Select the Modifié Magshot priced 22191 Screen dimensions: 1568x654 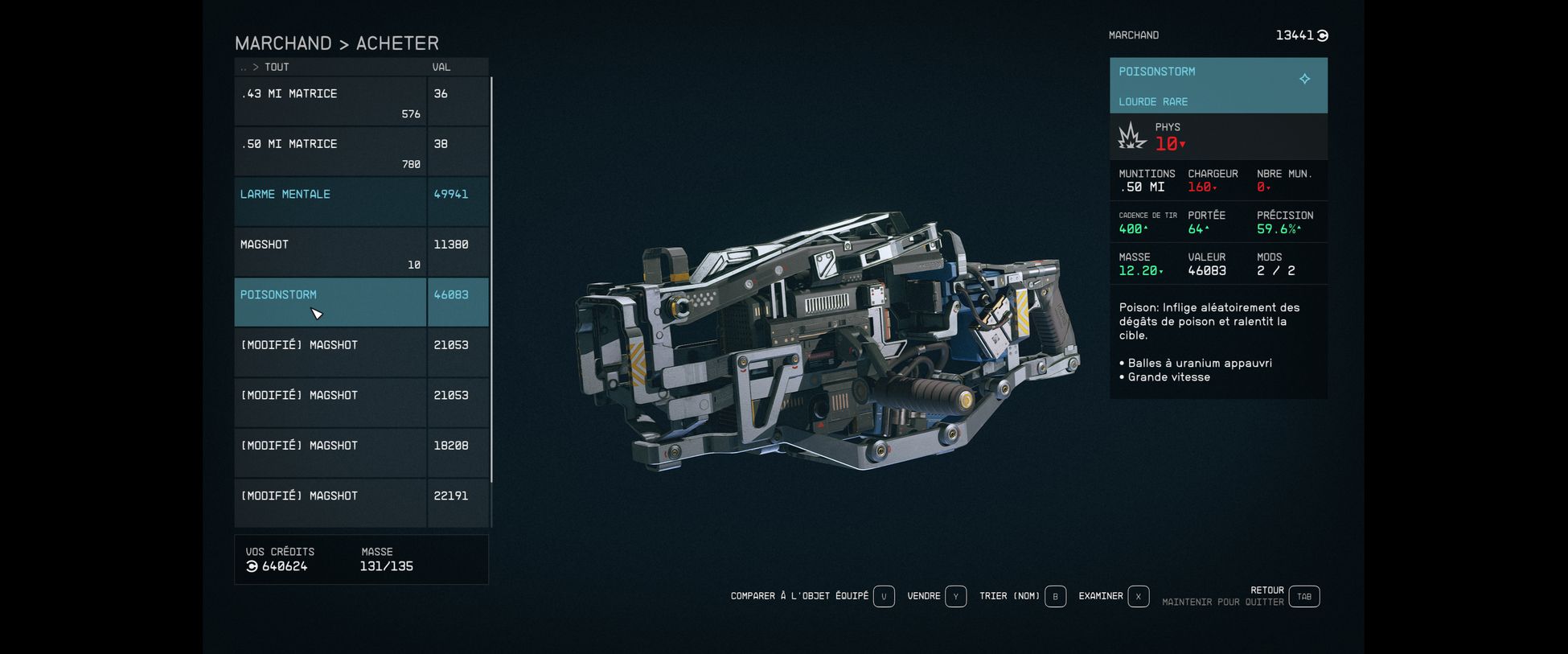[330, 503]
